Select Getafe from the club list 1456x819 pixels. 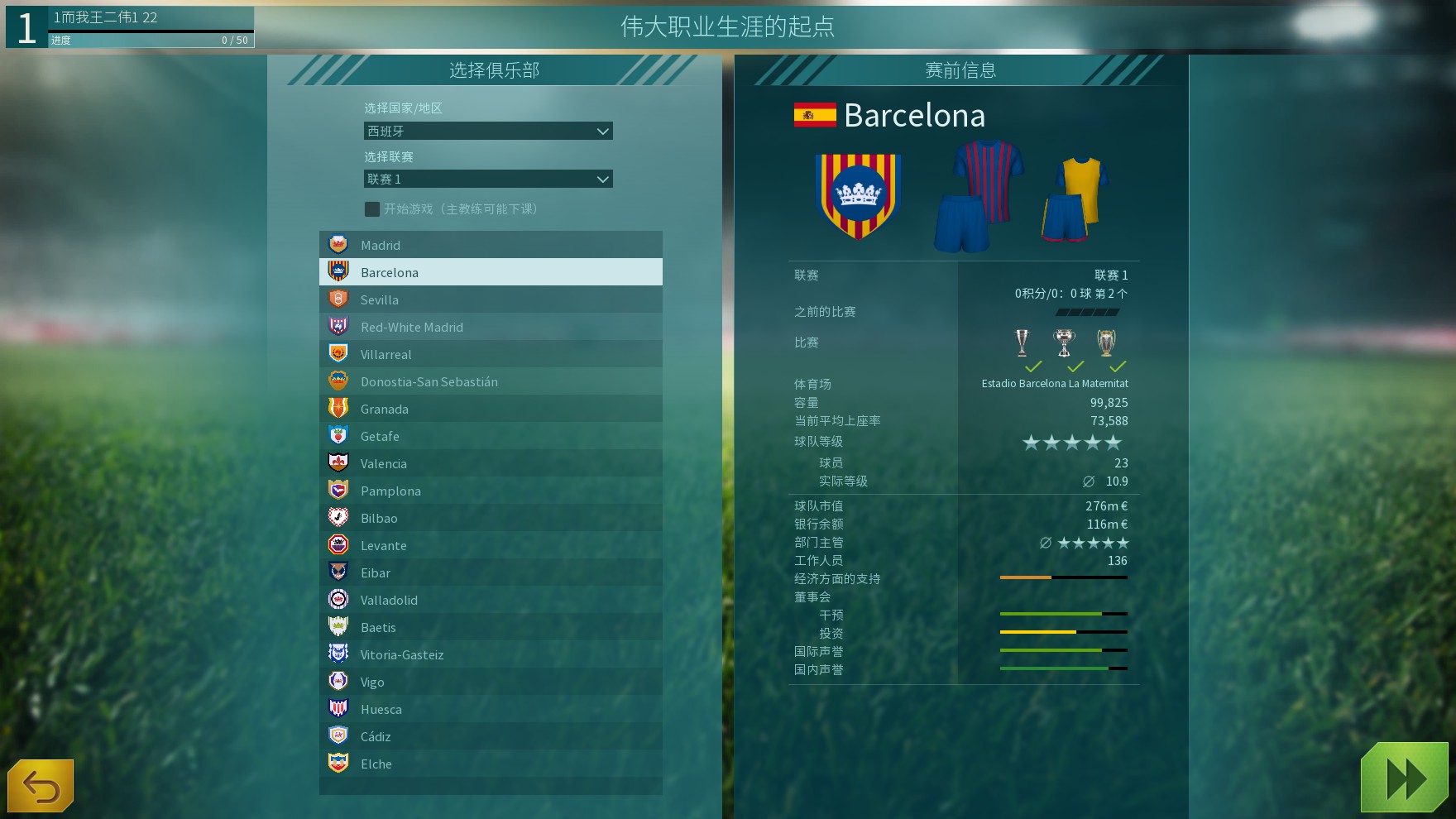380,435
